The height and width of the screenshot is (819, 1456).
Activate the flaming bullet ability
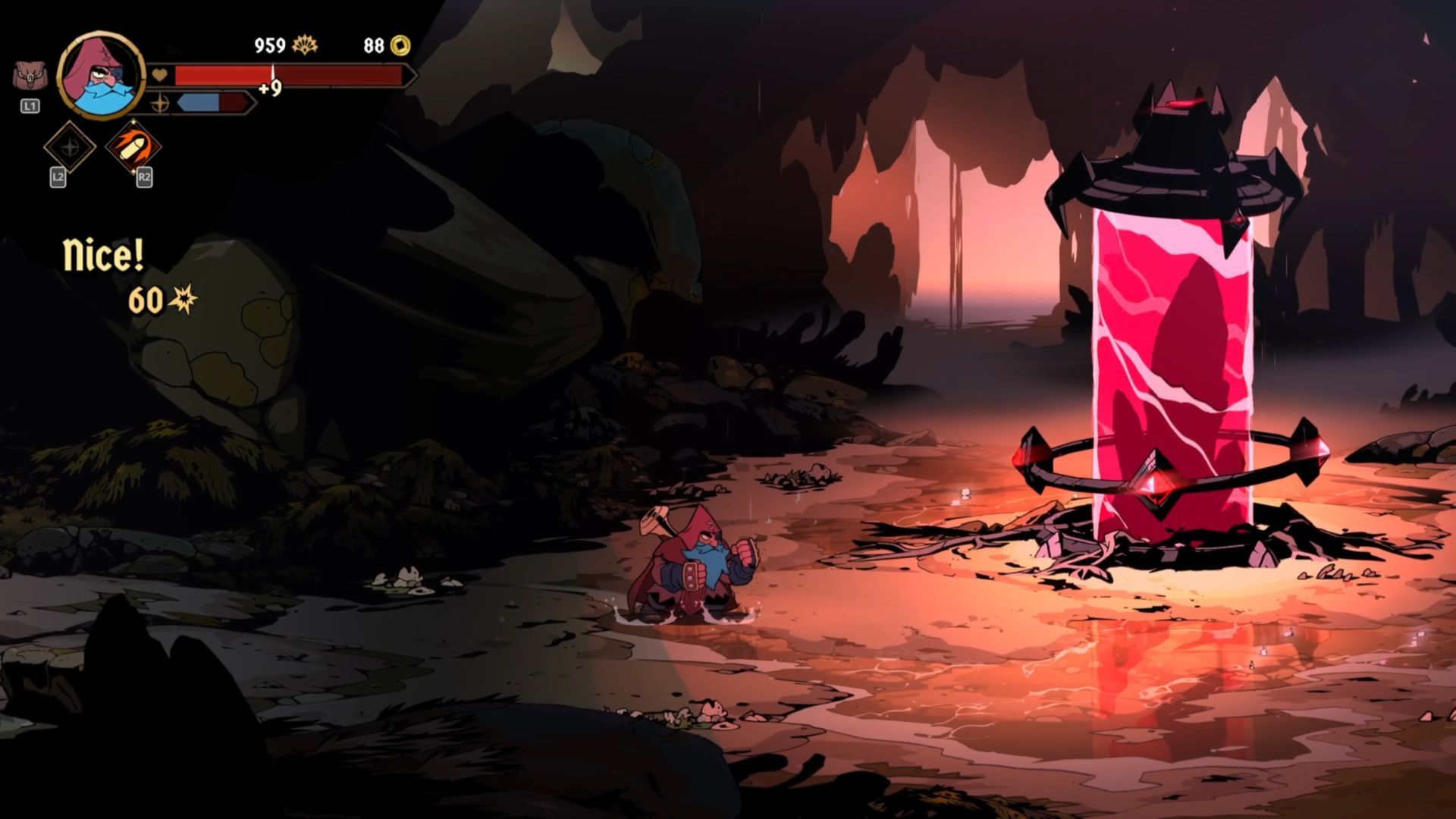[x=133, y=147]
